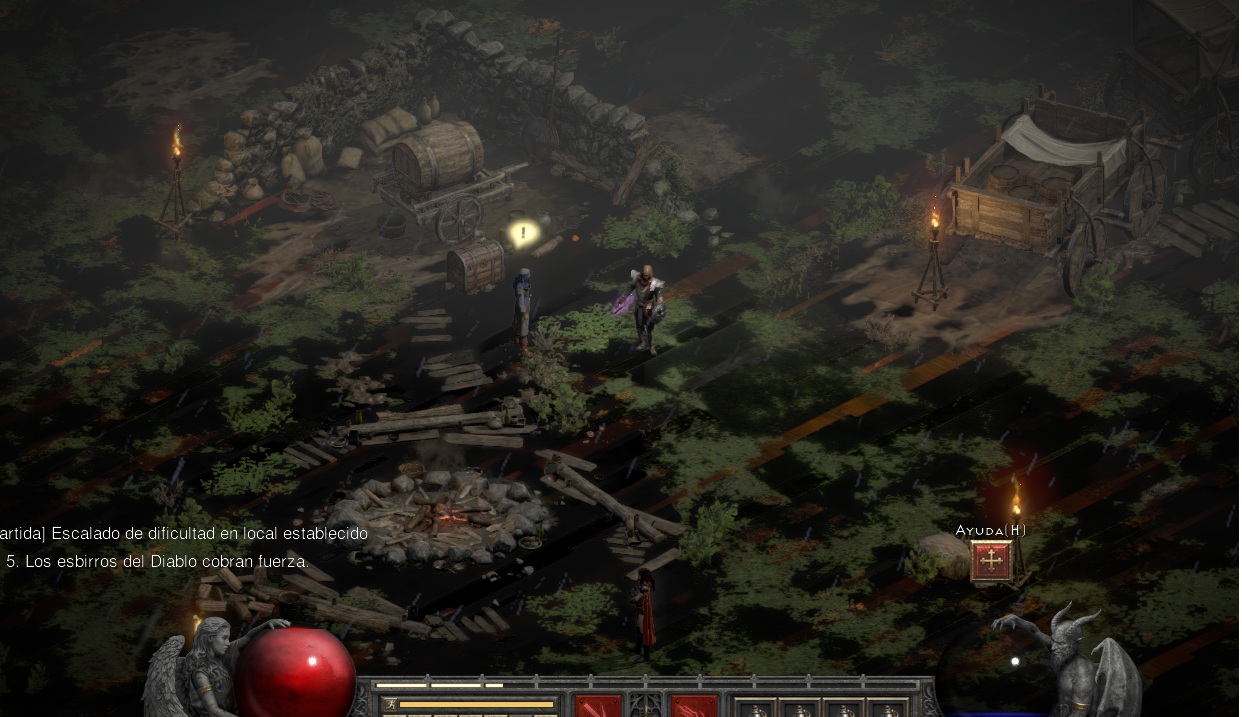The image size is (1242, 717).
Task: Select the right red attack skill icon
Action: point(694,706)
